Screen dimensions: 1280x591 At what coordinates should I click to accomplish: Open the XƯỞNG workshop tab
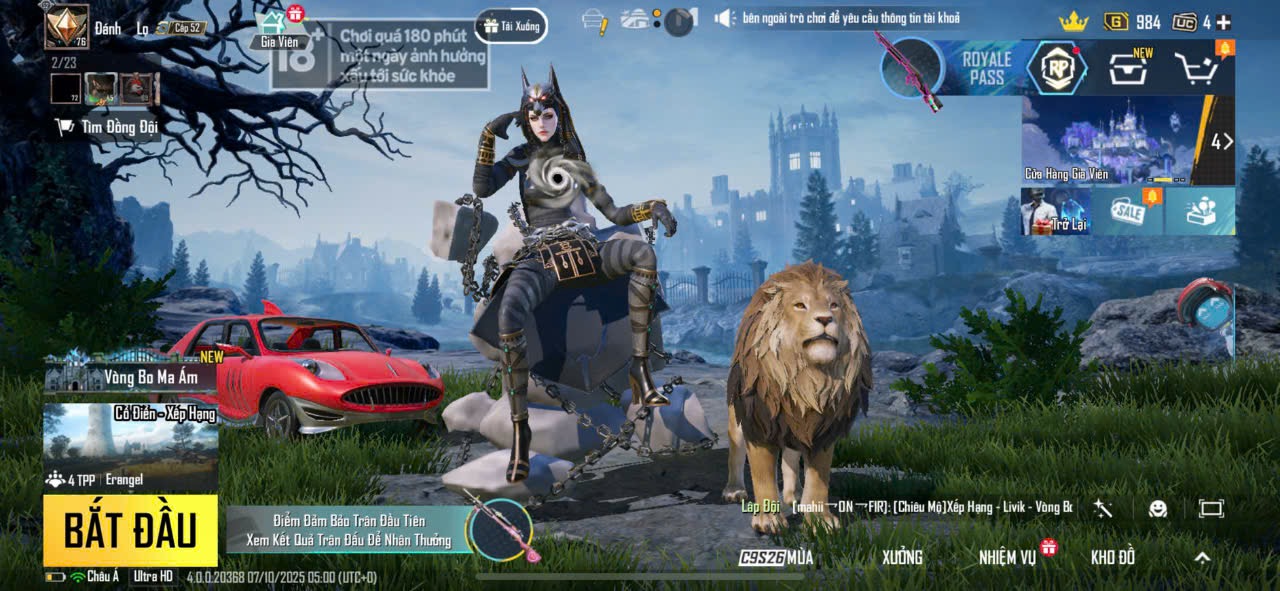pos(902,557)
